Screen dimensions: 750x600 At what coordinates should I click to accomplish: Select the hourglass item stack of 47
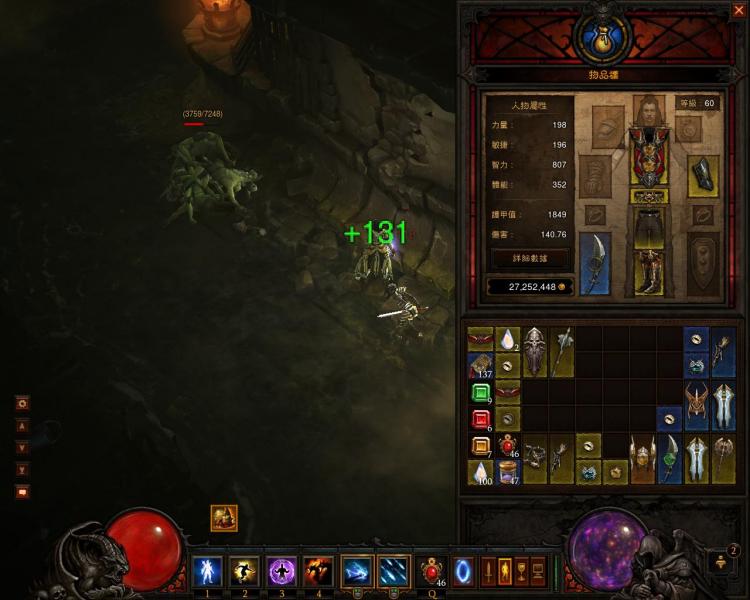(x=508, y=472)
